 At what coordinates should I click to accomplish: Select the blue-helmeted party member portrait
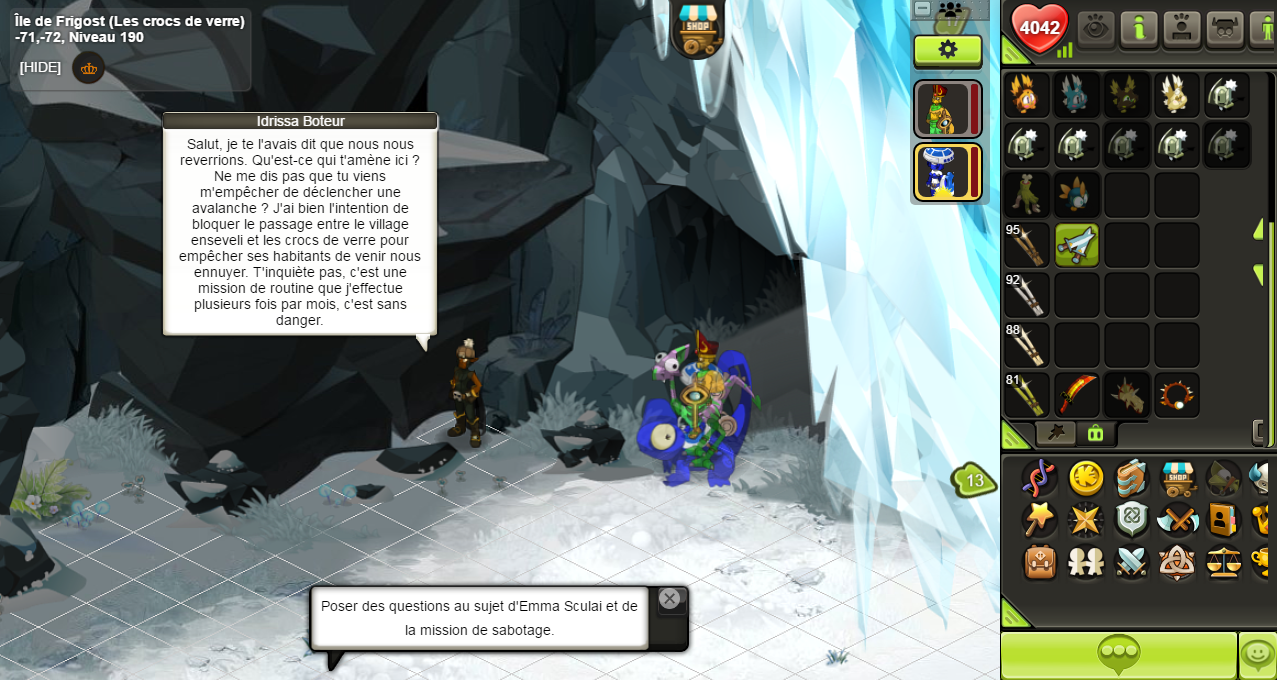945,172
